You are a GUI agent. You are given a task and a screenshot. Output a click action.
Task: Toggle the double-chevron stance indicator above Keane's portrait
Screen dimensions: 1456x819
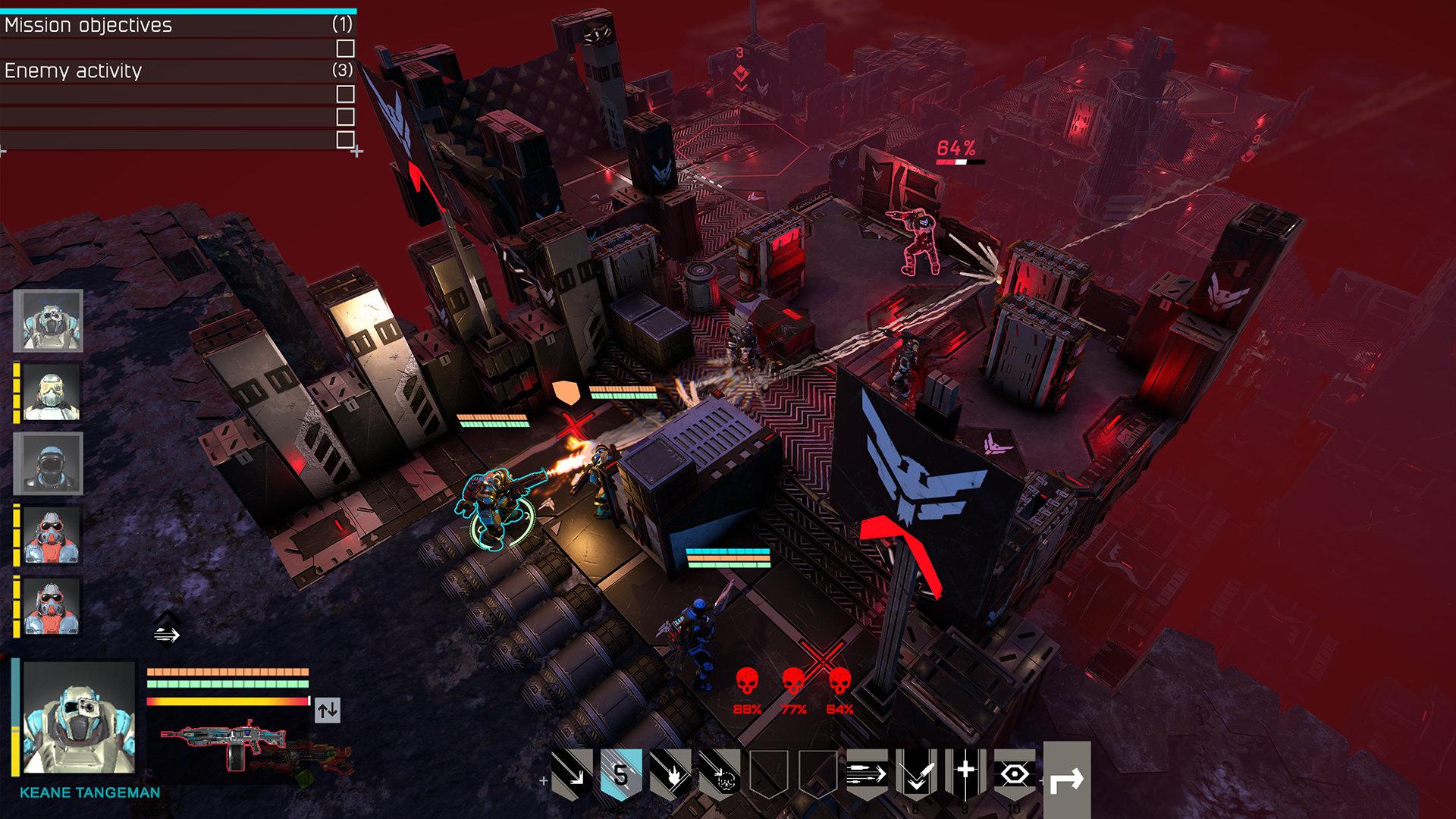tap(168, 628)
